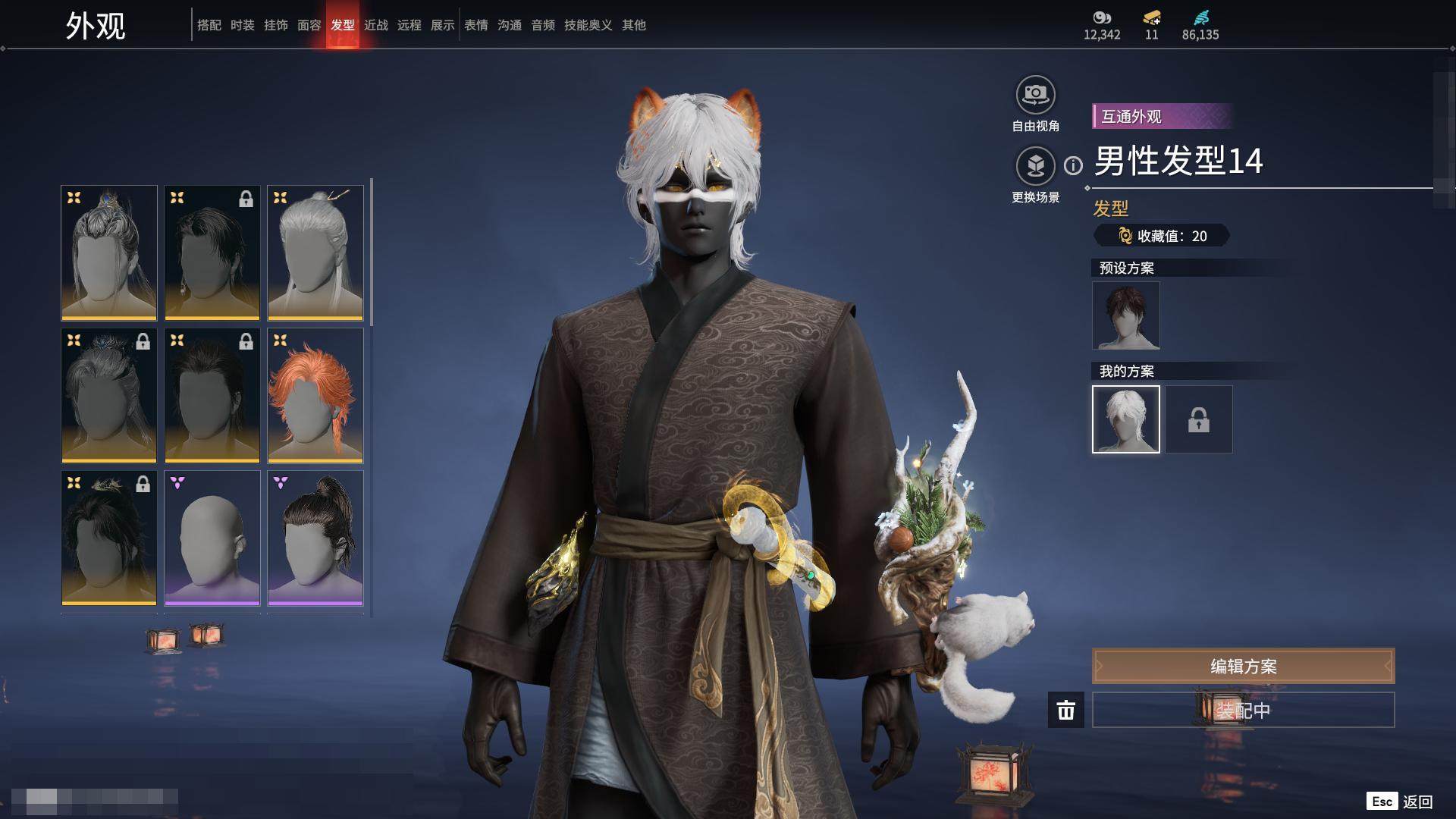Pick the brown high ponytail hairstyle
1456x819 pixels.
[315, 538]
